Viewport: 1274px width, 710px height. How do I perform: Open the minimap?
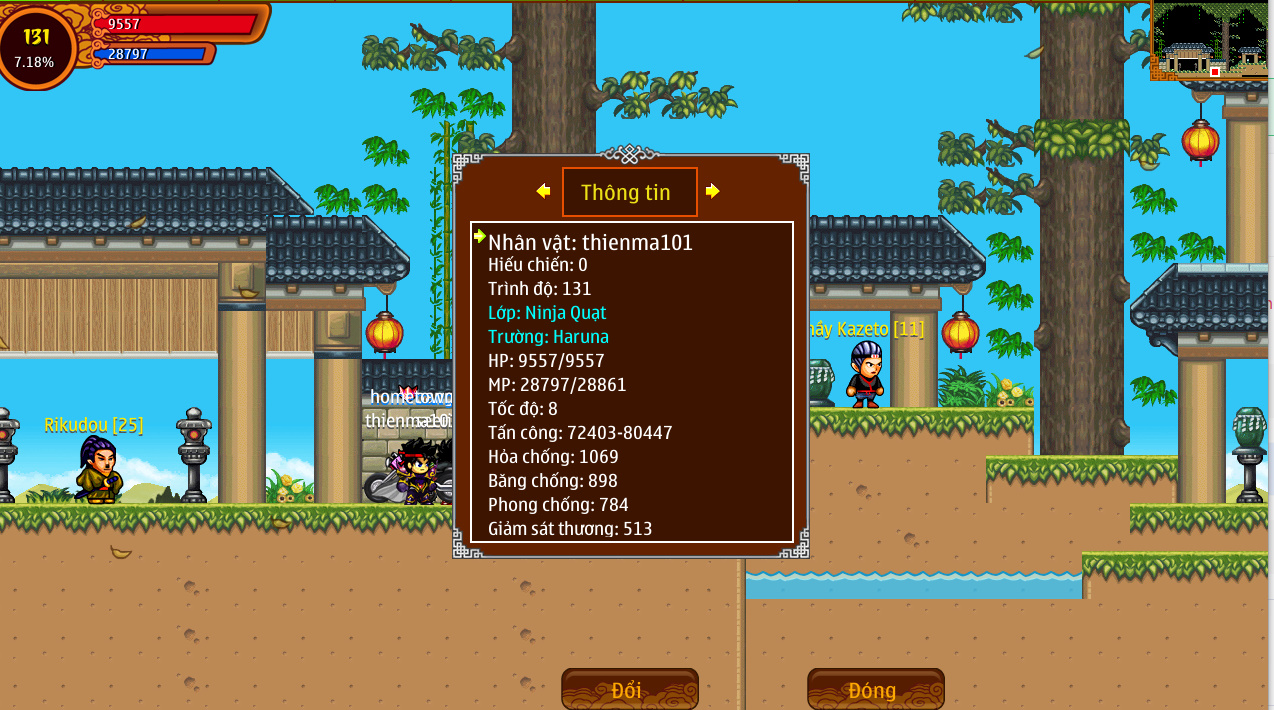click(x=1211, y=40)
